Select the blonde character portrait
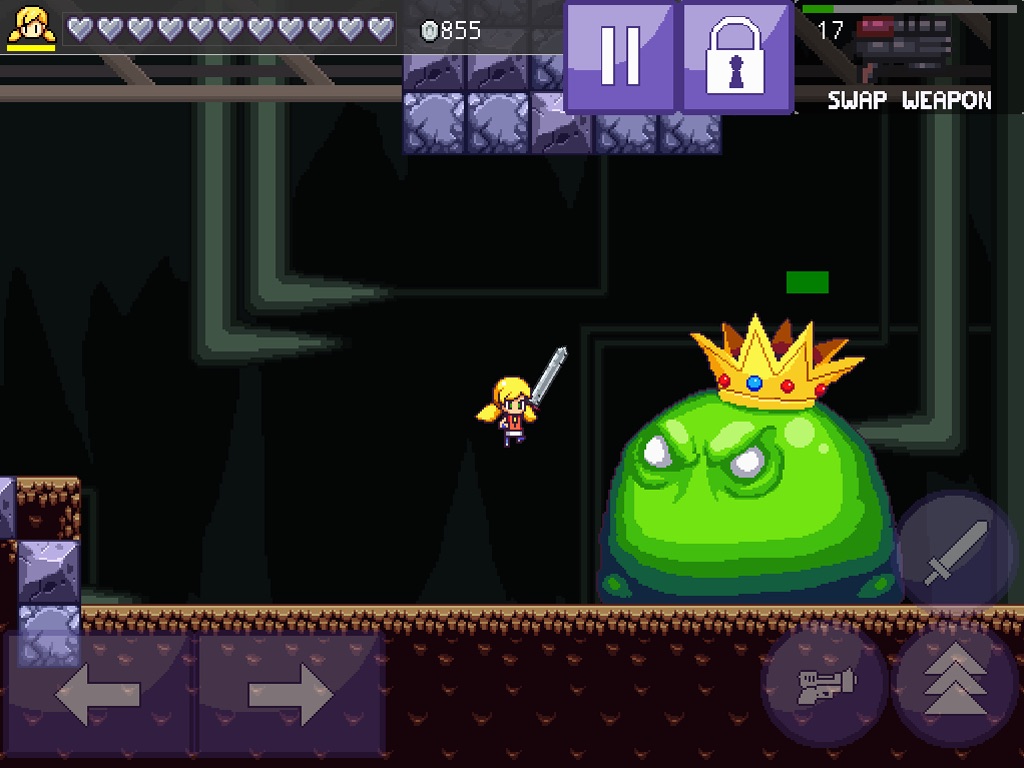This screenshot has height=768, width=1024. [x=31, y=27]
